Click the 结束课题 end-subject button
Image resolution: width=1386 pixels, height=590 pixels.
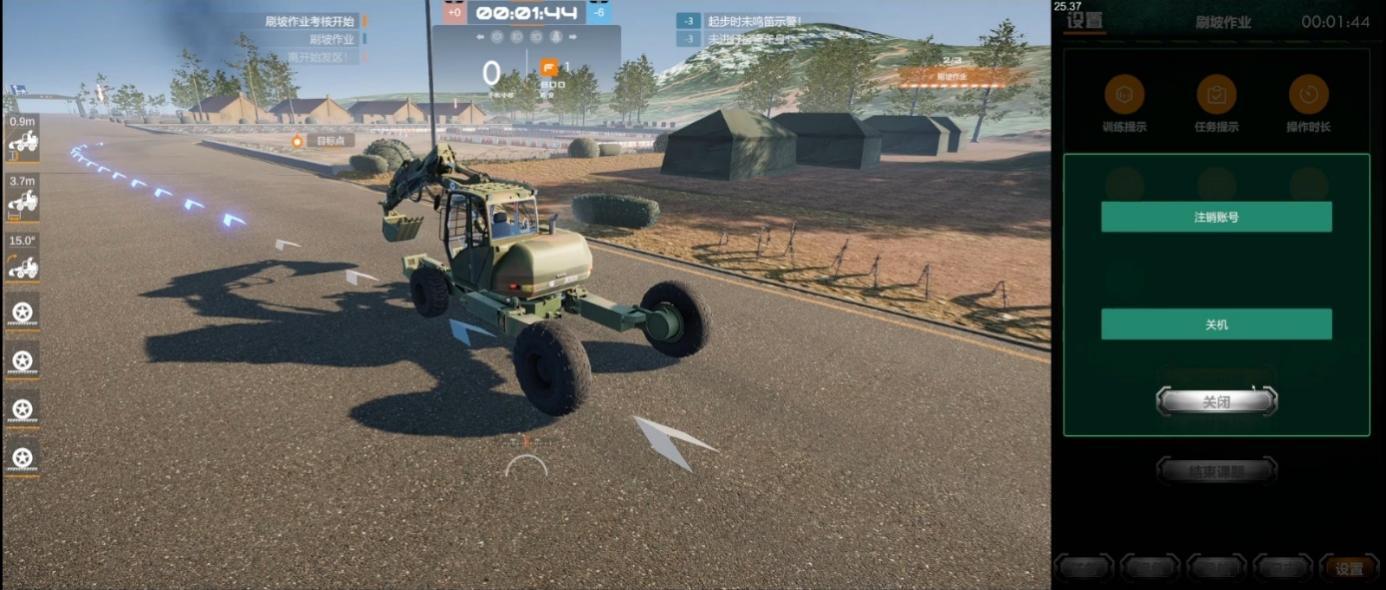click(1216, 471)
